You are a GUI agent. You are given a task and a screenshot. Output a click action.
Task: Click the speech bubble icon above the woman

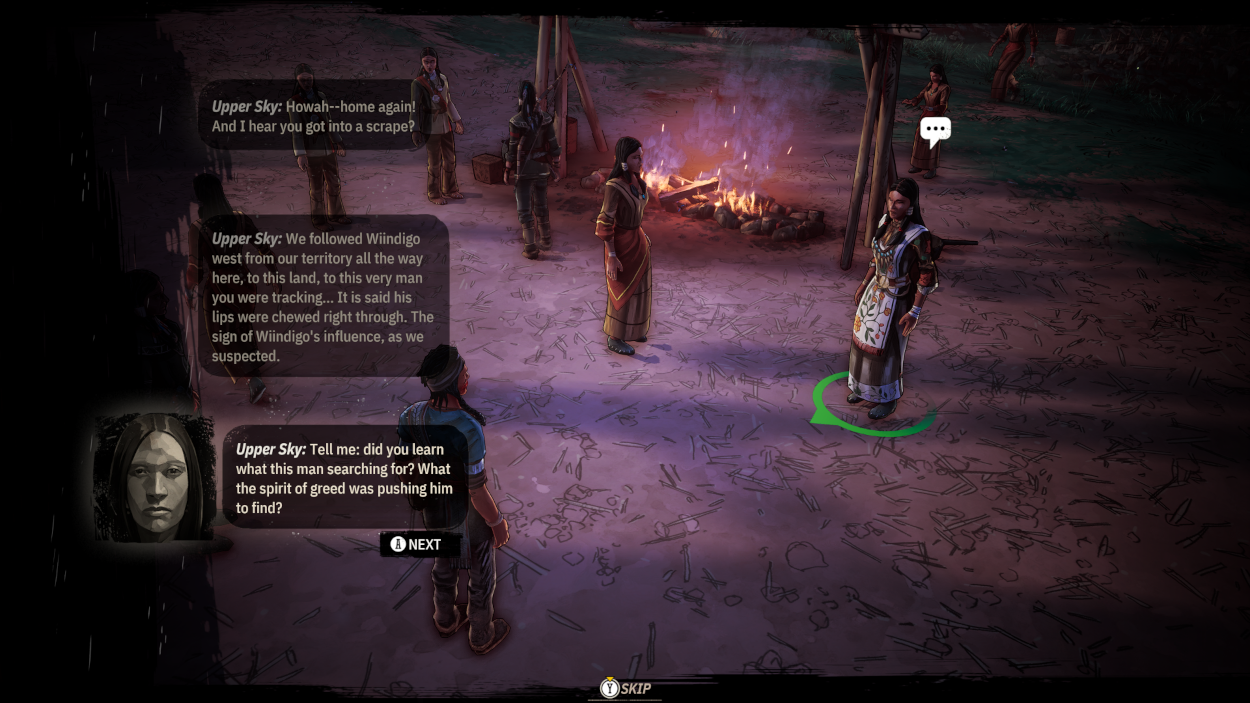coord(935,130)
